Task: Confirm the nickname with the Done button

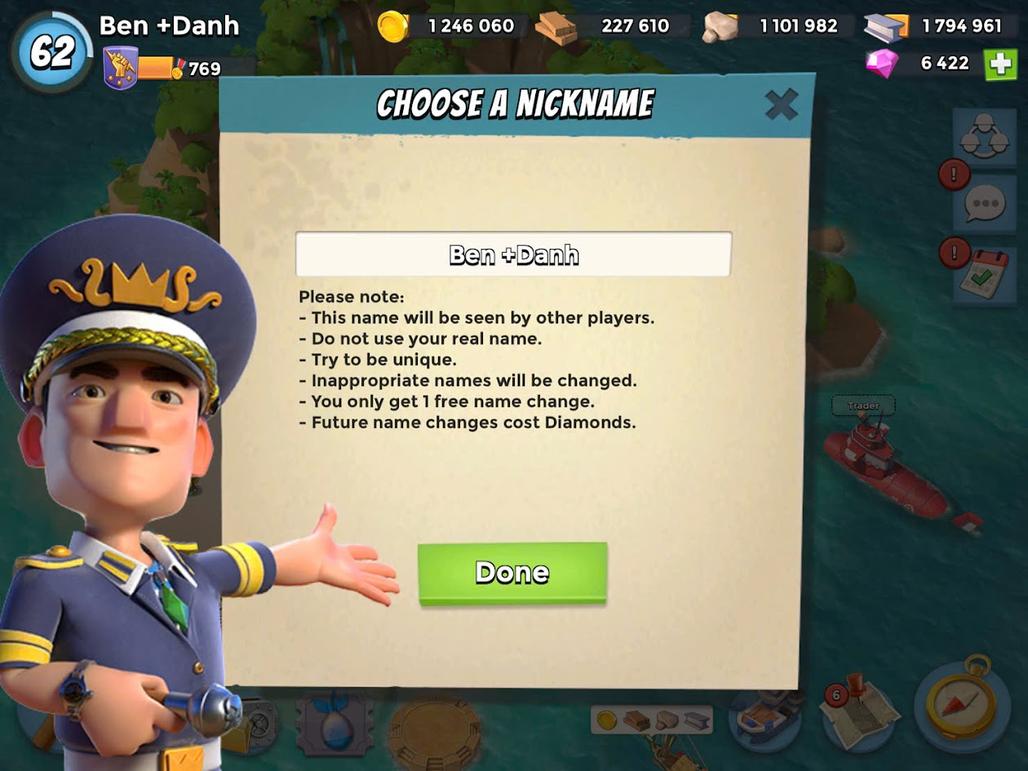Action: (512, 573)
